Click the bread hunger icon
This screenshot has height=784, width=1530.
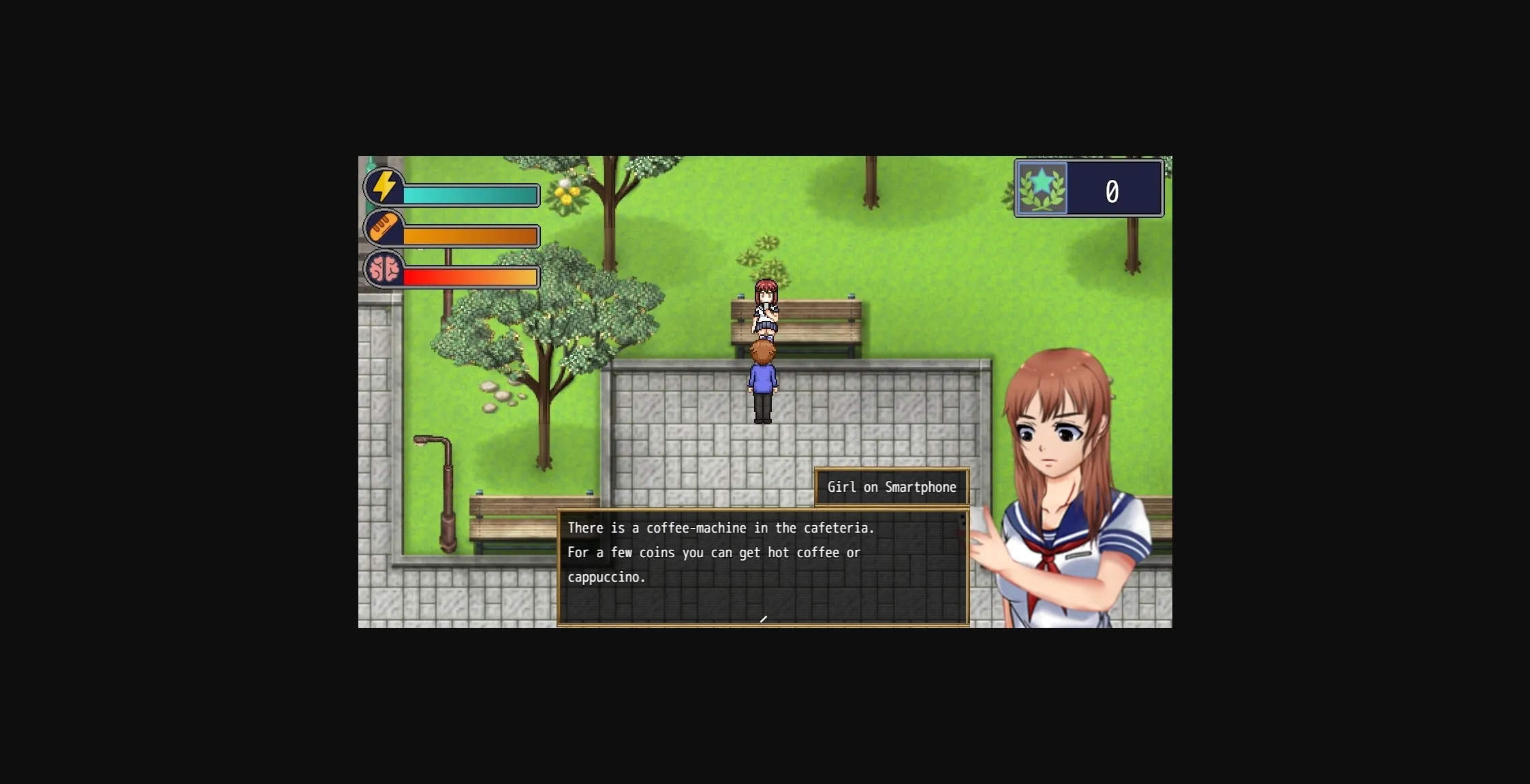[x=385, y=228]
